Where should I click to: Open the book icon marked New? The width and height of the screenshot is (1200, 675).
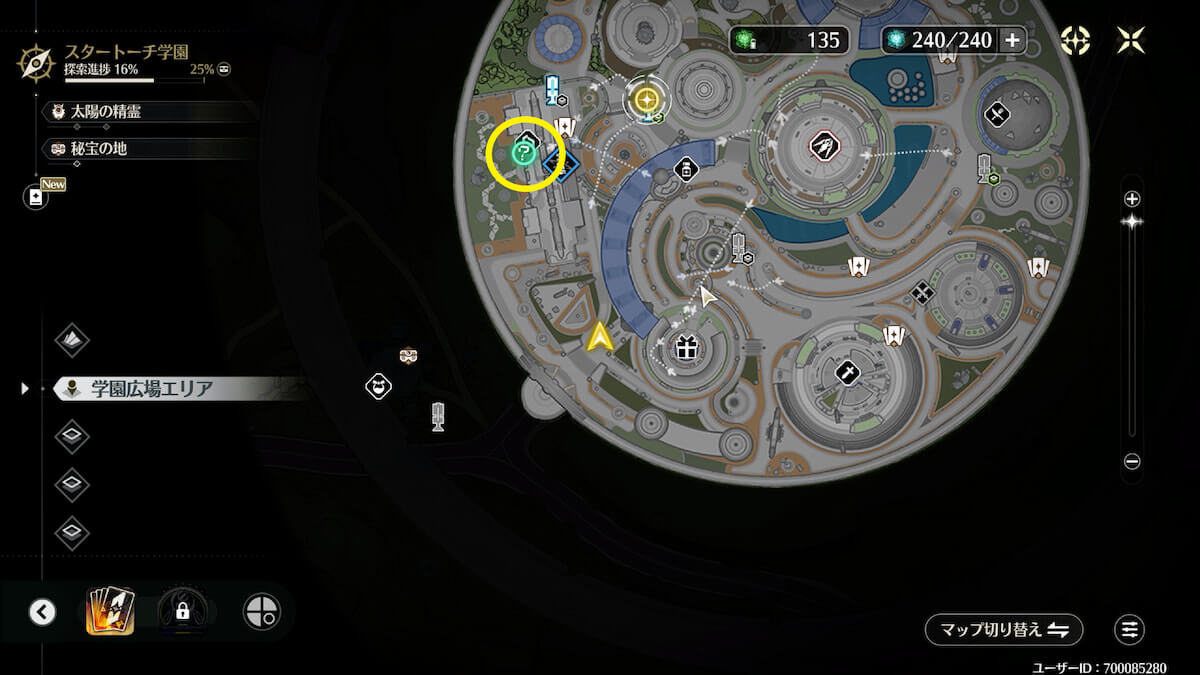(x=37, y=197)
